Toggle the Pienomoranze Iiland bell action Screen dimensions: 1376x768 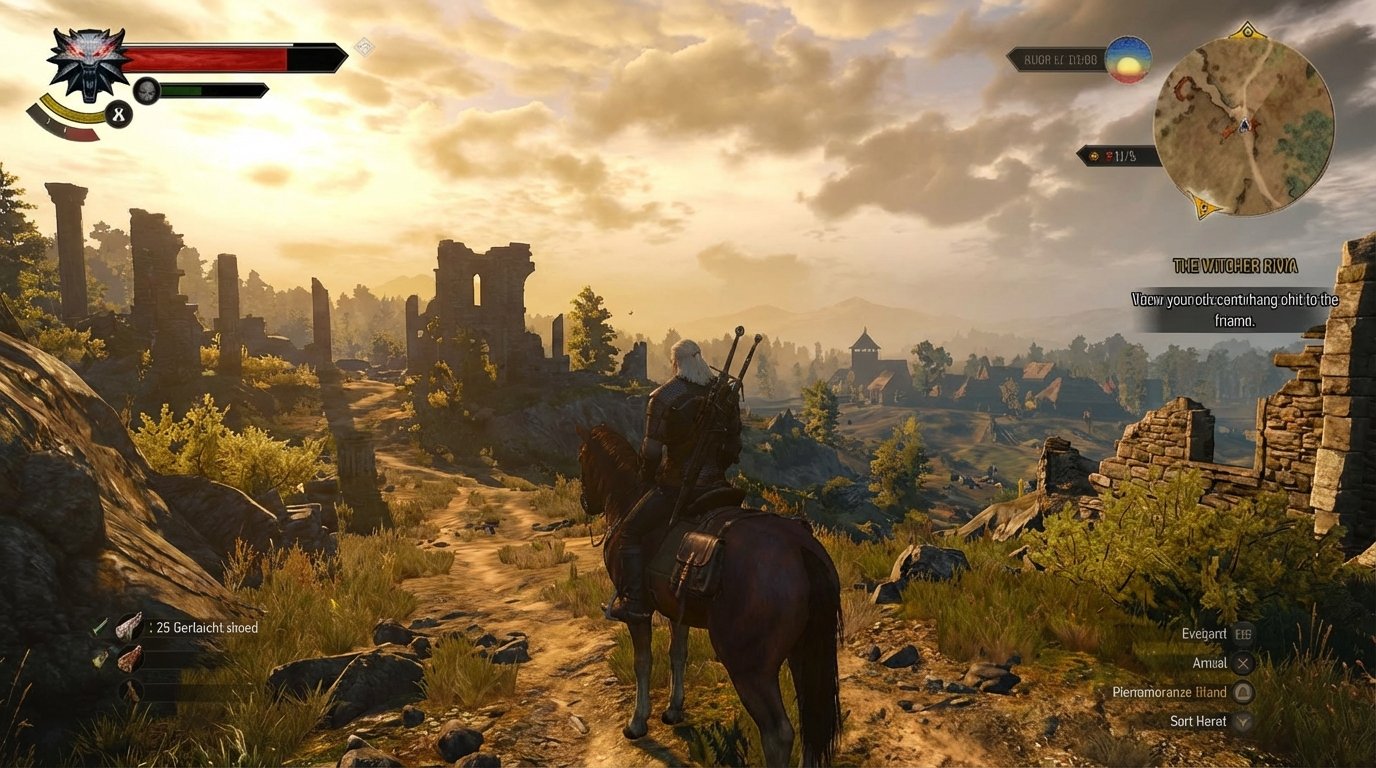pos(1243,693)
